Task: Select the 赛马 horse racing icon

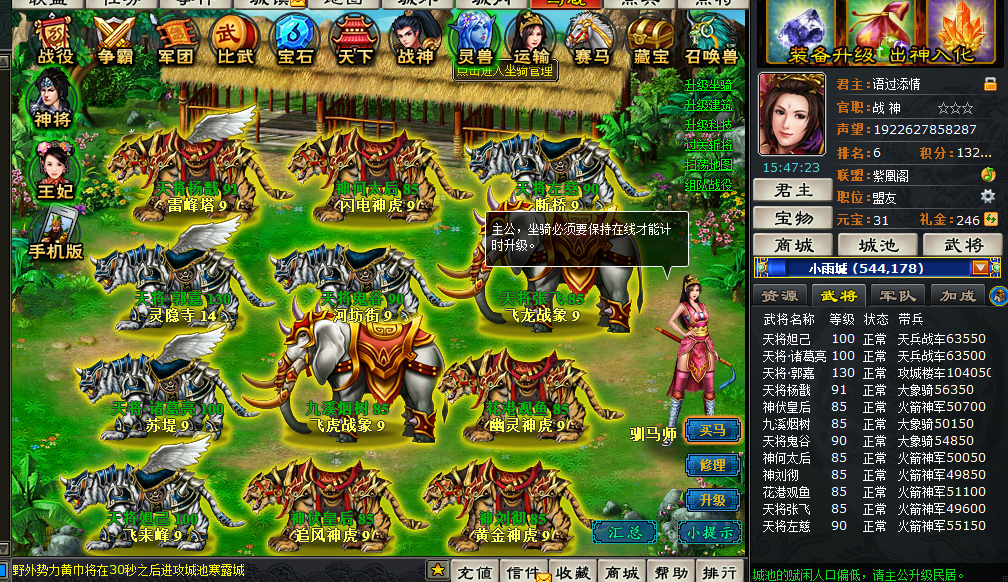Action: (x=591, y=41)
